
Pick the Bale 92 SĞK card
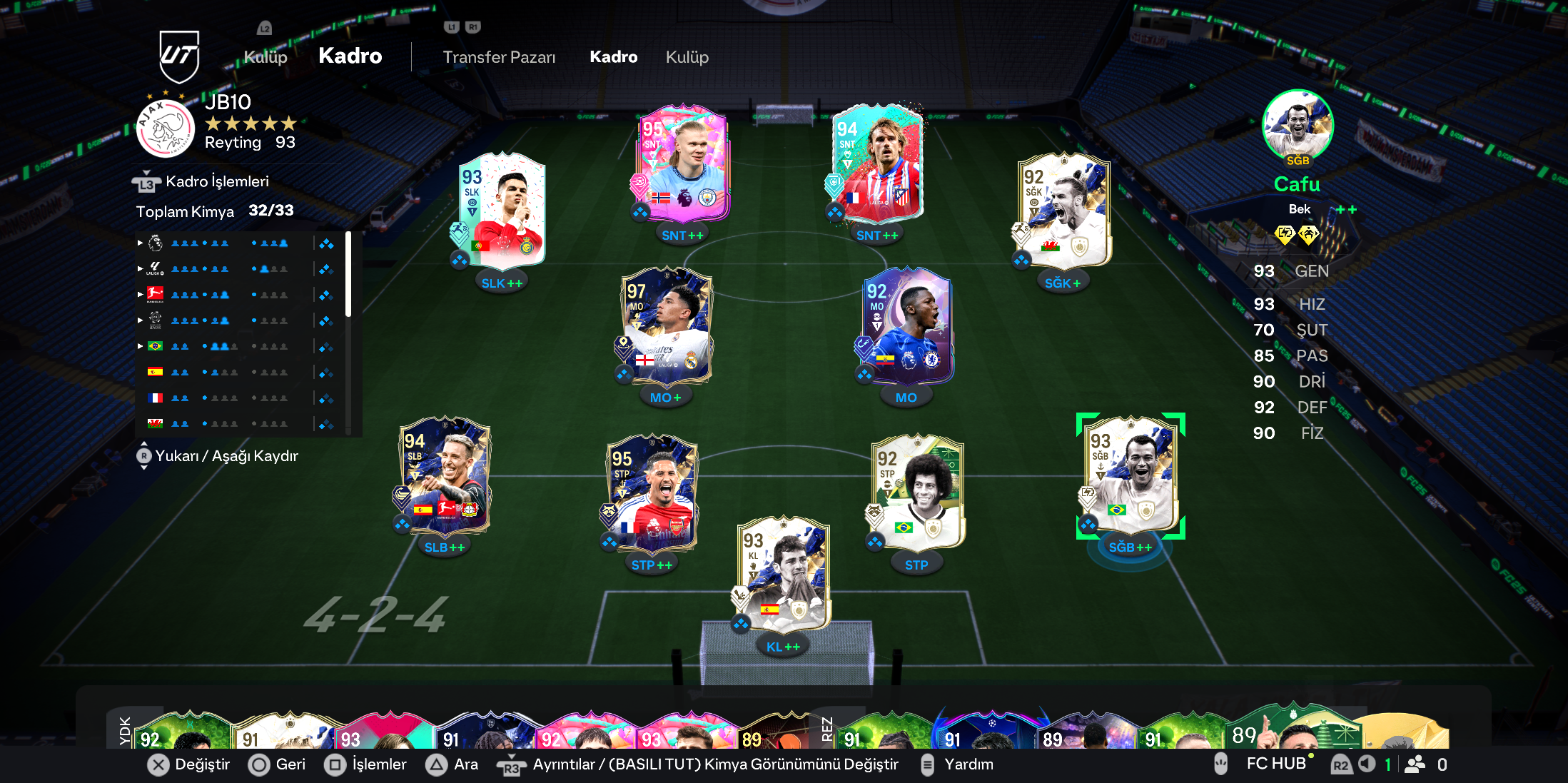(1063, 211)
